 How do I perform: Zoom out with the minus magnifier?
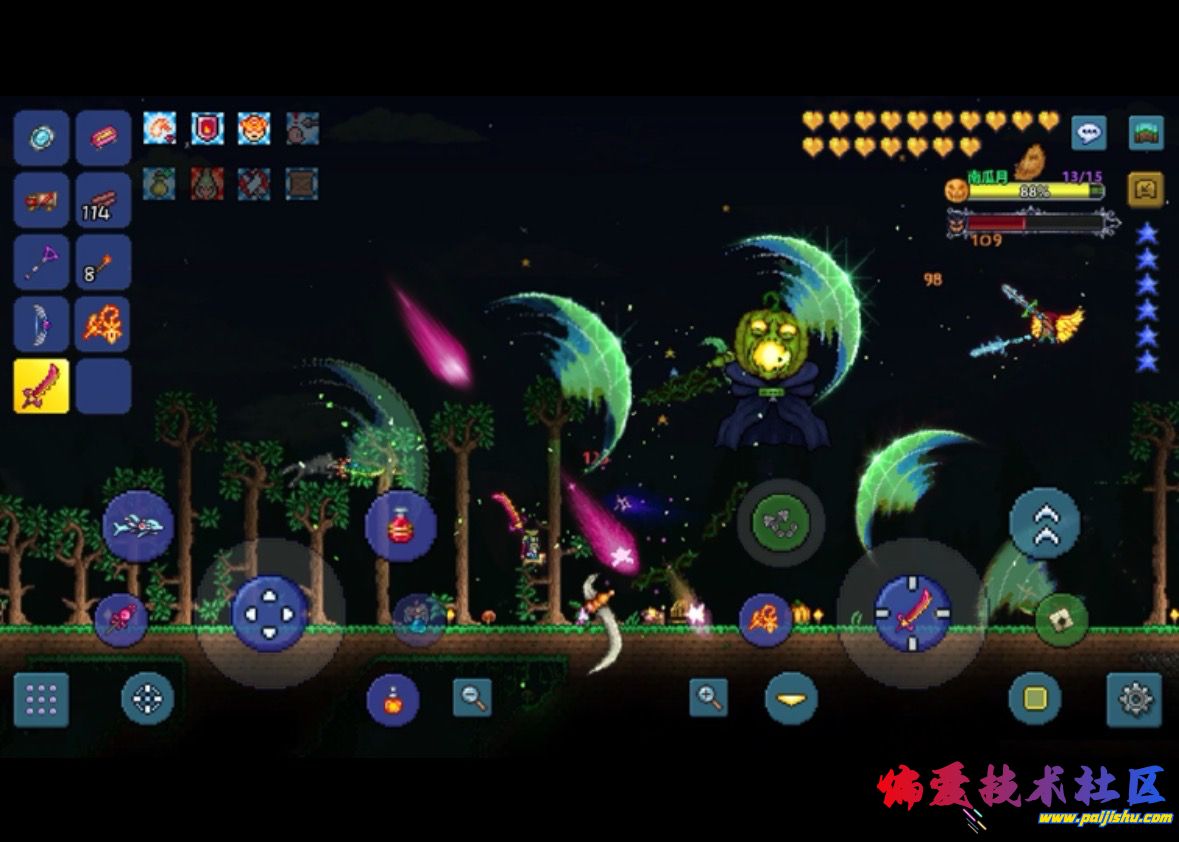click(x=472, y=697)
